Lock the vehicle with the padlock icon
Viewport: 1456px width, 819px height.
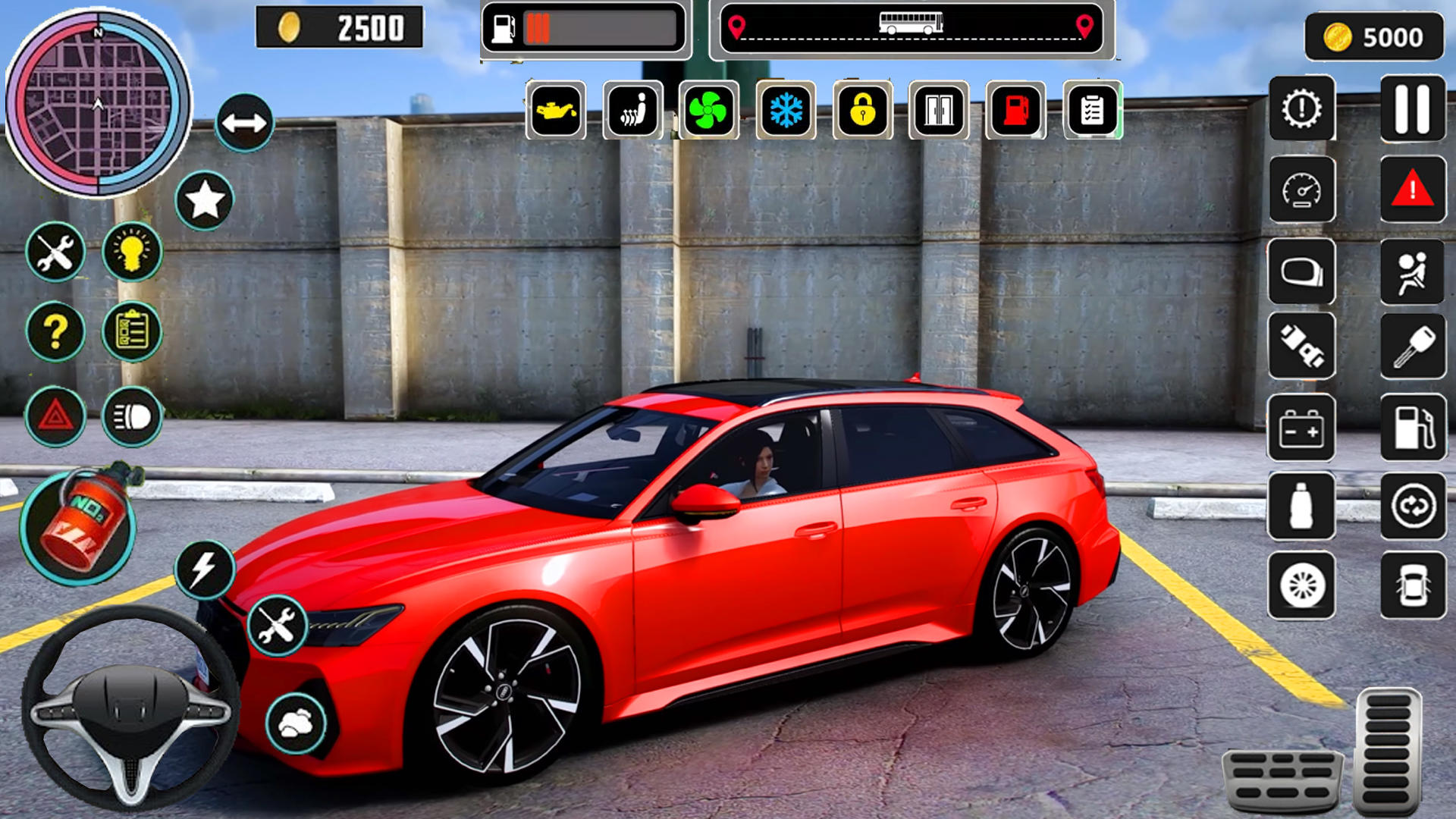pyautogui.click(x=861, y=112)
